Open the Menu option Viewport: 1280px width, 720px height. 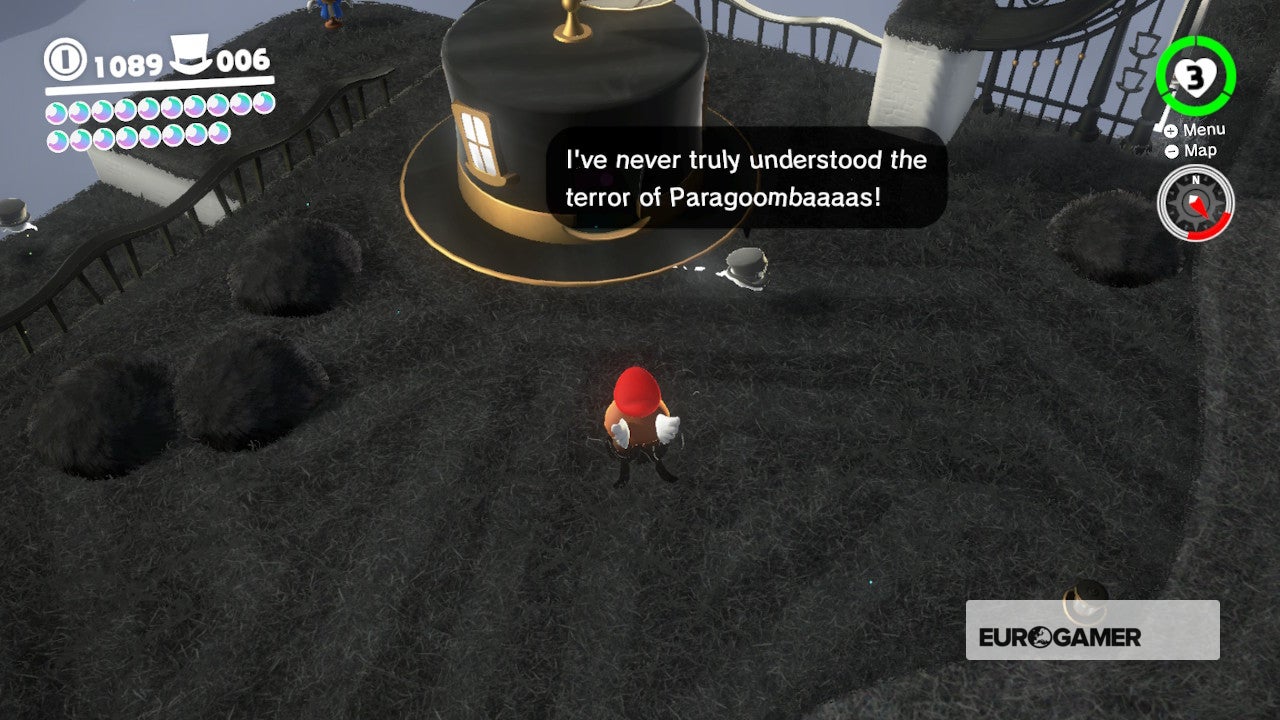pyautogui.click(x=1204, y=128)
